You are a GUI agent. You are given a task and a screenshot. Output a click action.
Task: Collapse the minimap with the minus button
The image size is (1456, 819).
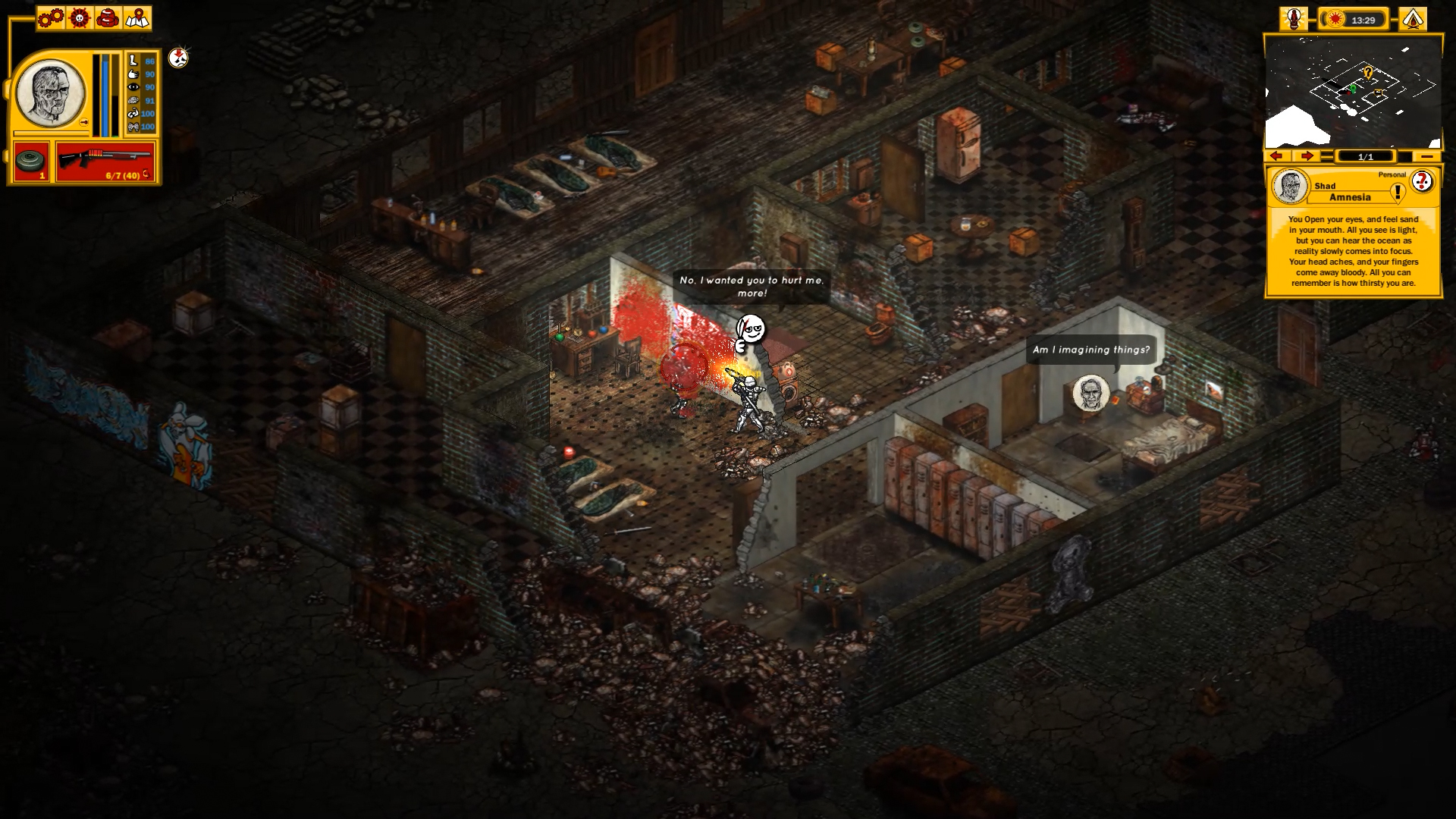[x=1427, y=156]
